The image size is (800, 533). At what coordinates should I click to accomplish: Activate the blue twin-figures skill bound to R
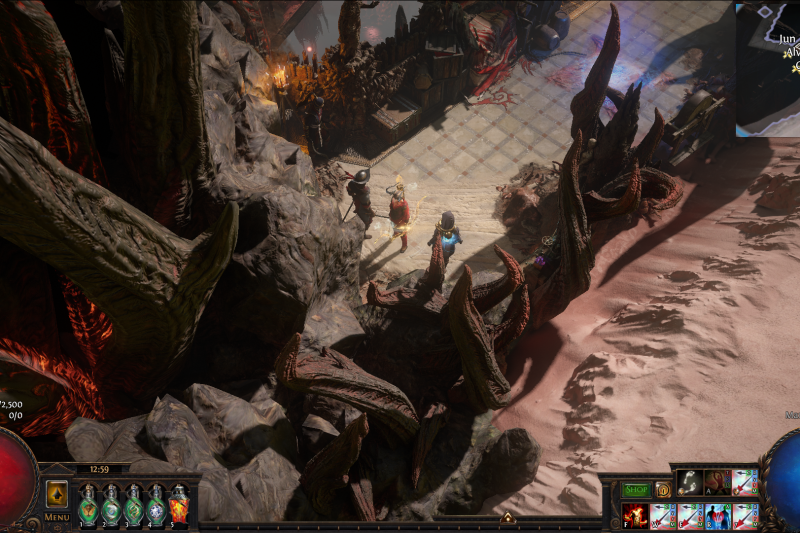(x=717, y=516)
